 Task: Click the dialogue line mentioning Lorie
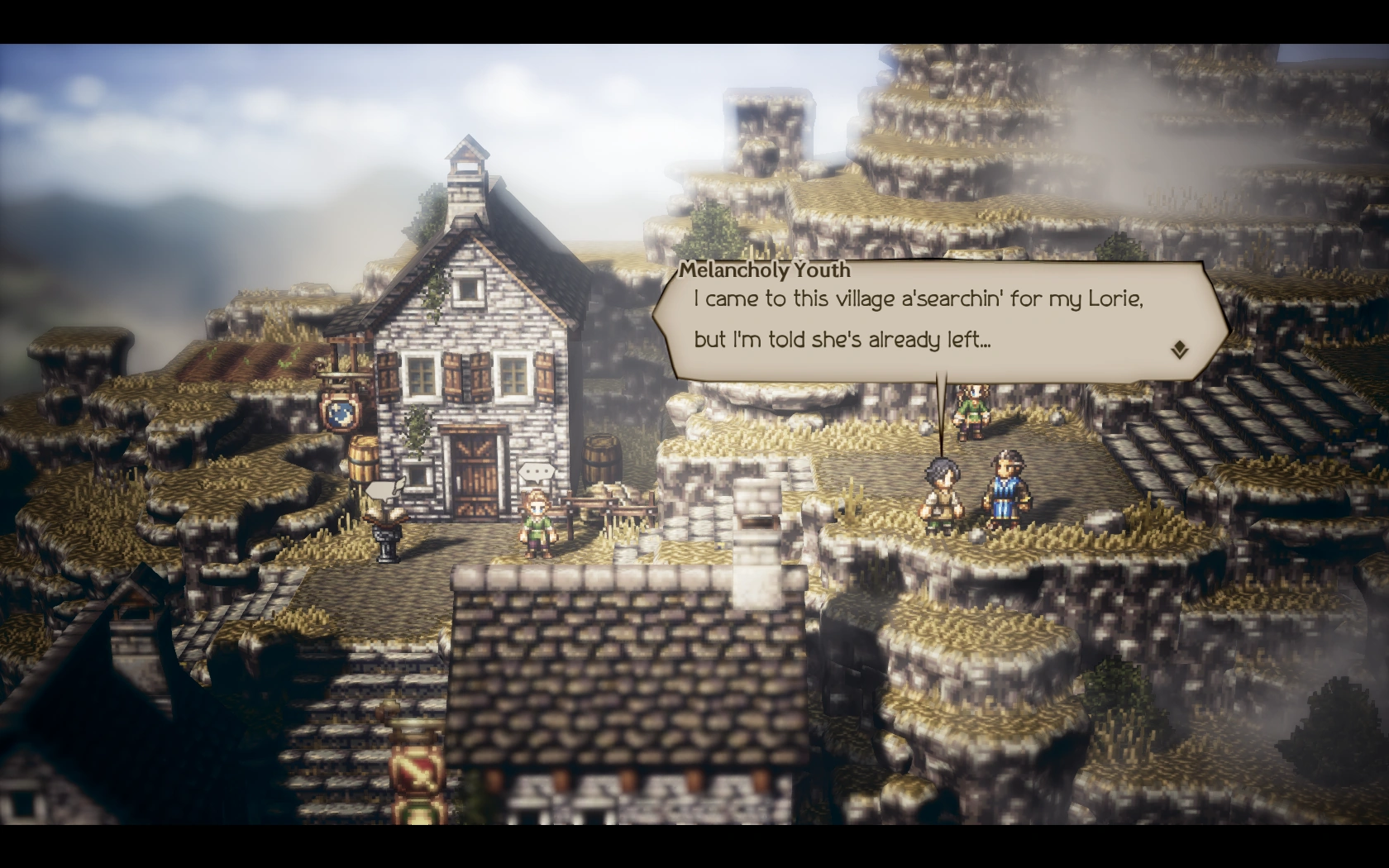(x=918, y=299)
